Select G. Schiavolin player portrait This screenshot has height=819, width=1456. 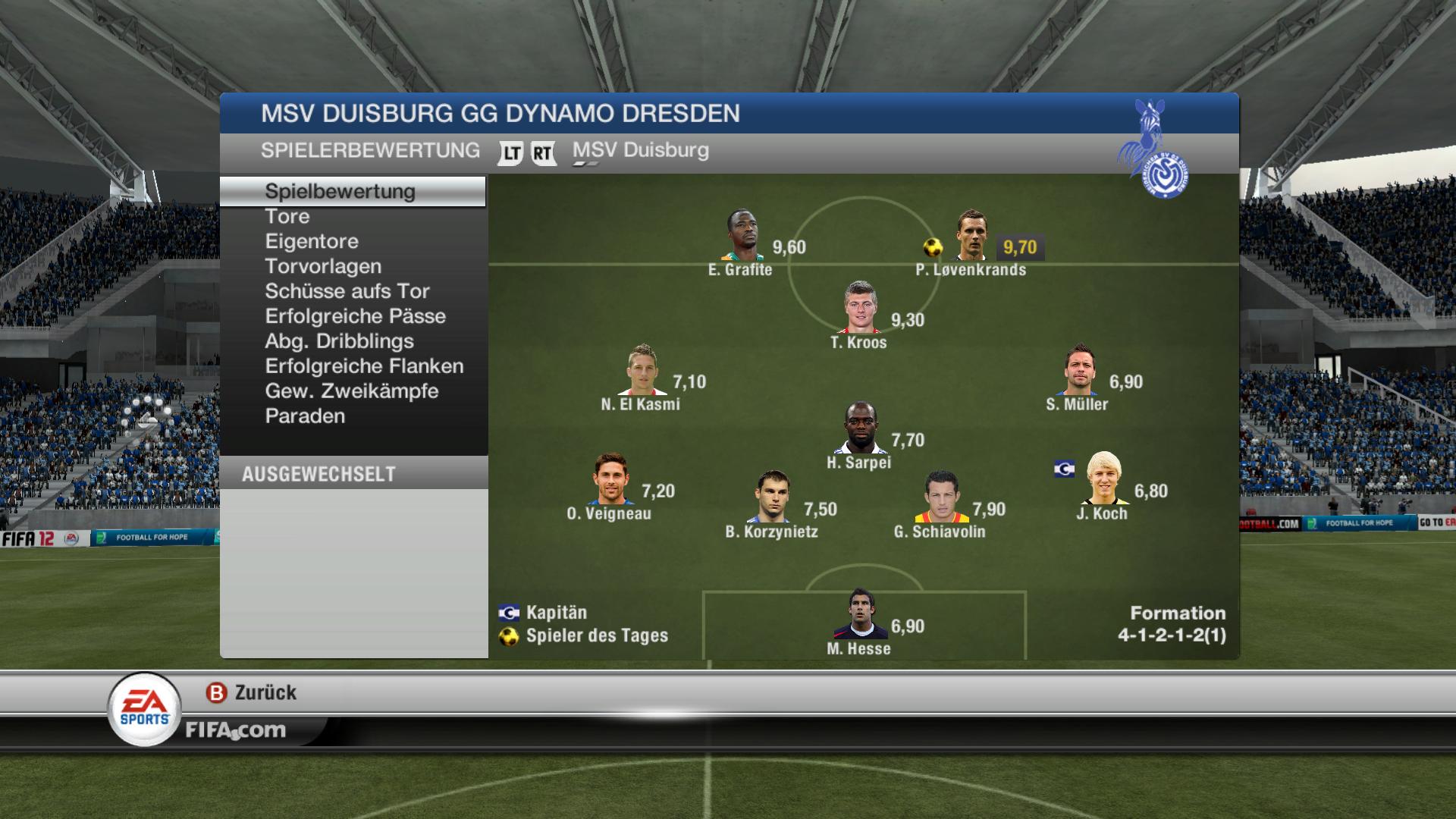940,497
